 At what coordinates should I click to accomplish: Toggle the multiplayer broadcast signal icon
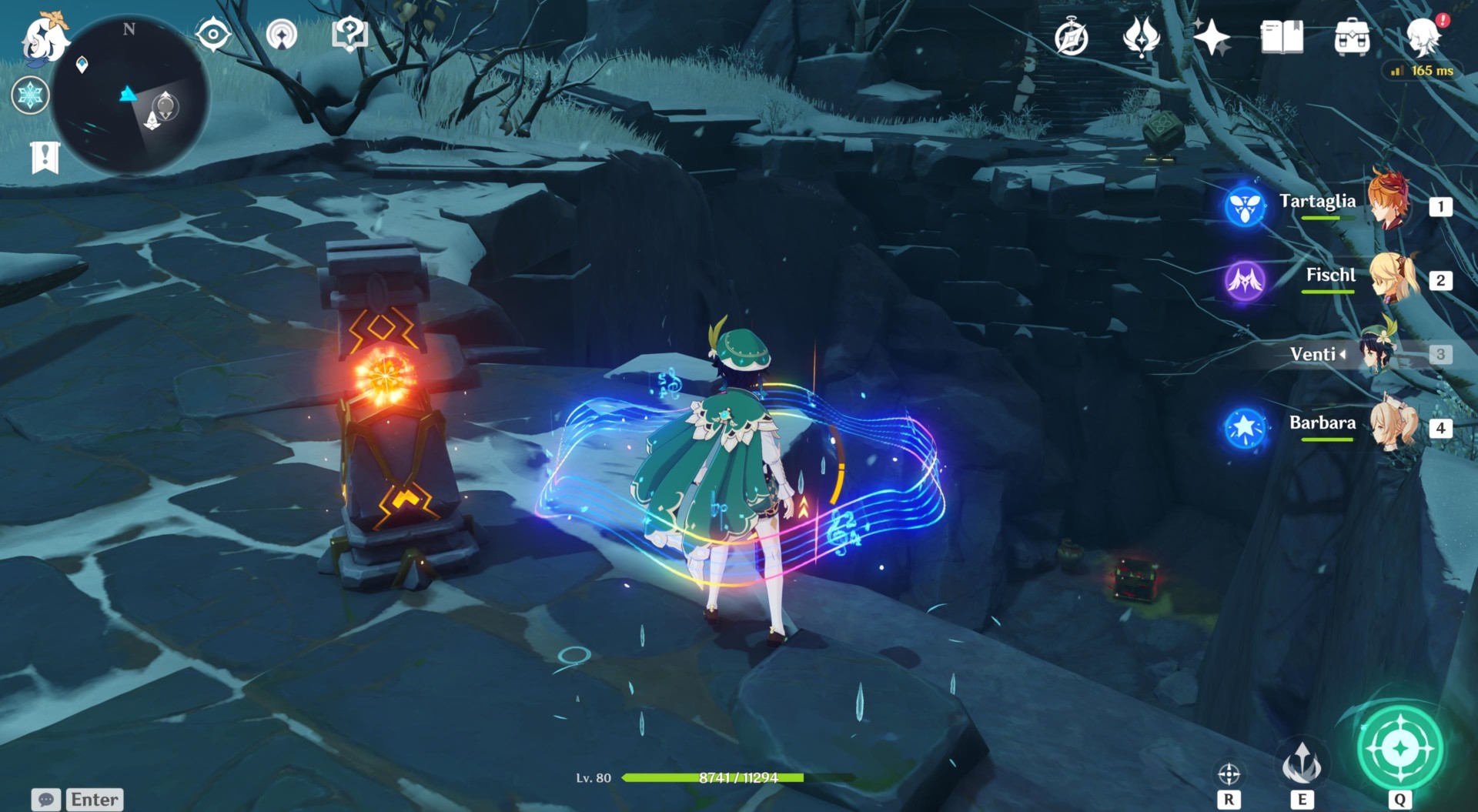click(x=283, y=34)
